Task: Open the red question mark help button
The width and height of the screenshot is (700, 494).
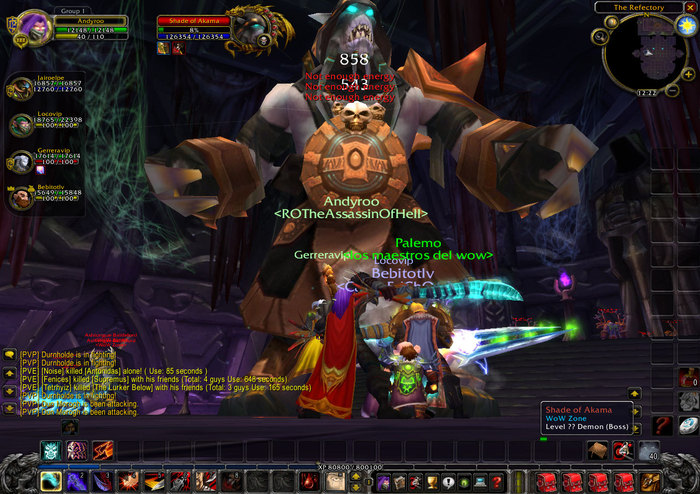Action: 496,483
